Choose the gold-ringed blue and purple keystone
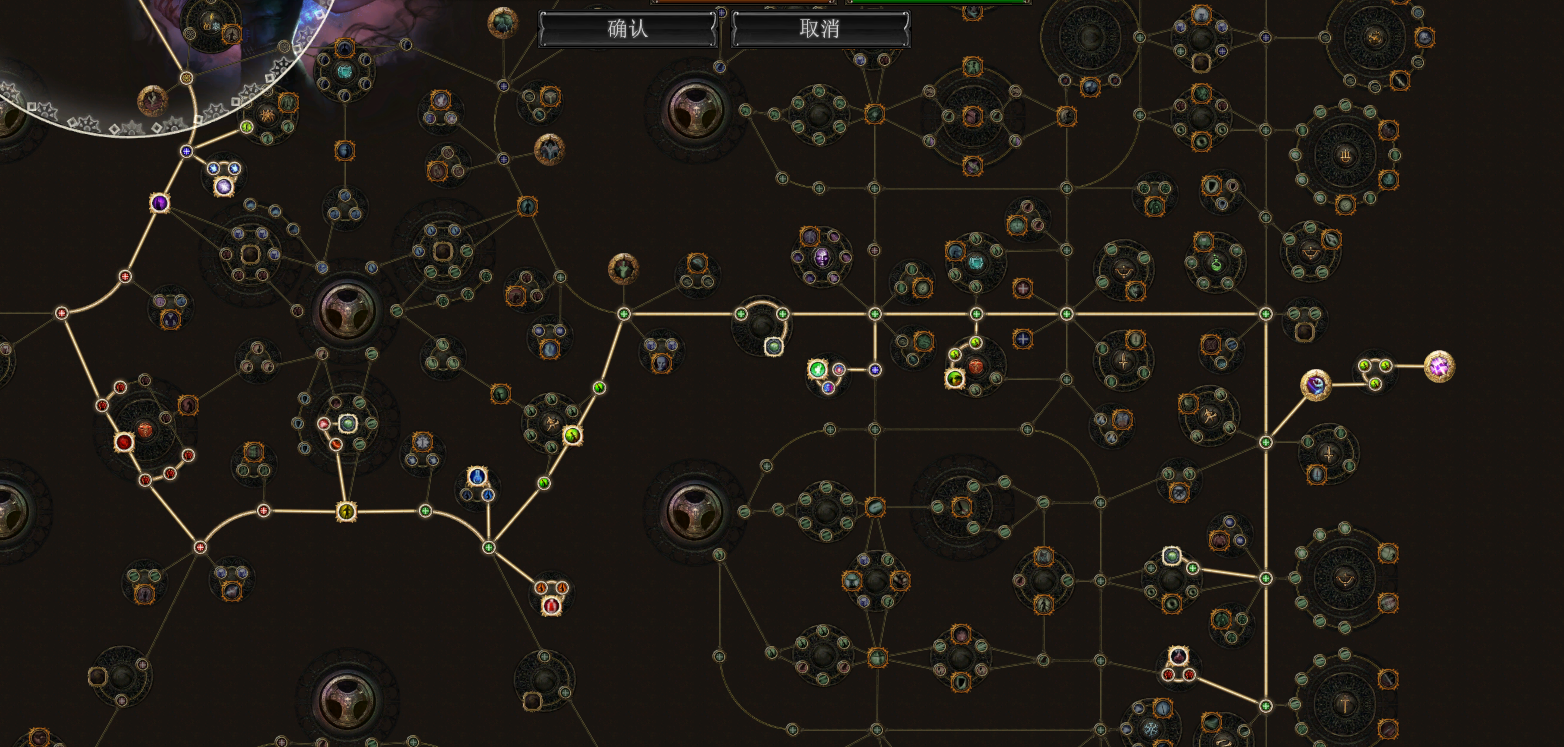Viewport: 1564px width, 747px height. (1315, 384)
